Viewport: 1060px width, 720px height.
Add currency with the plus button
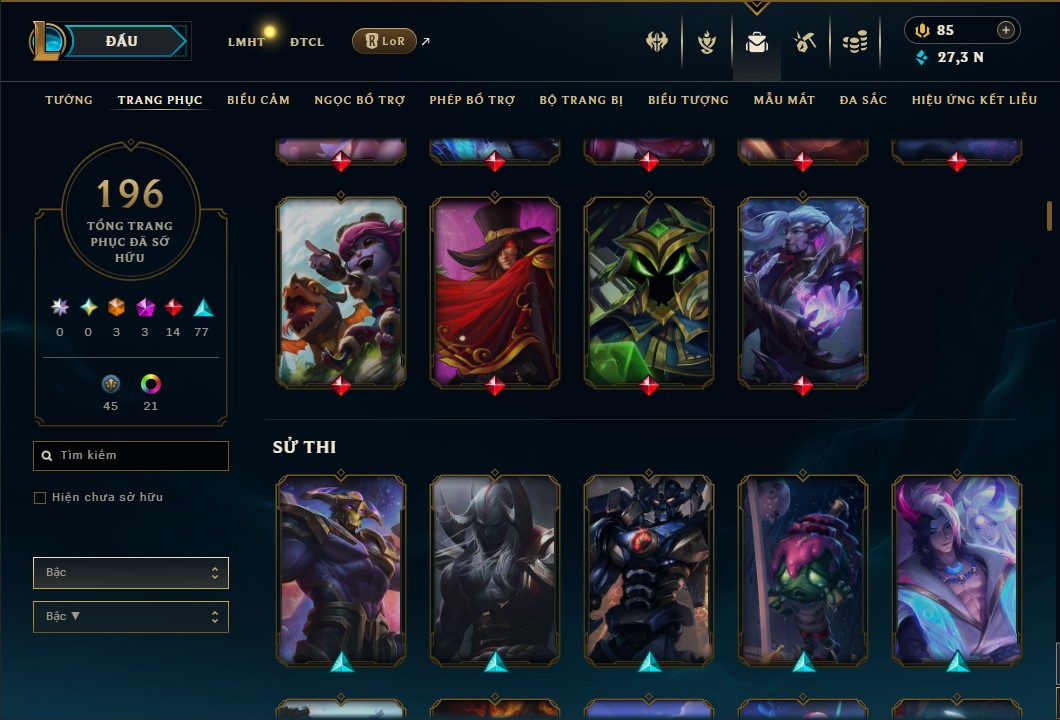pyautogui.click(x=1006, y=30)
